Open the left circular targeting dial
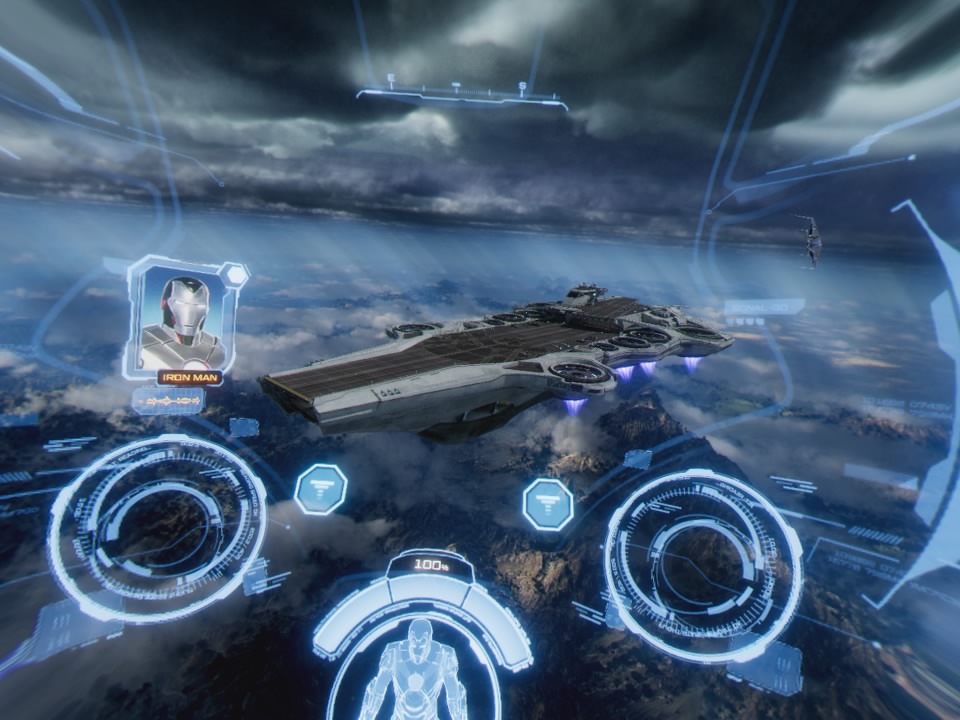Image resolution: width=960 pixels, height=720 pixels. click(x=157, y=527)
